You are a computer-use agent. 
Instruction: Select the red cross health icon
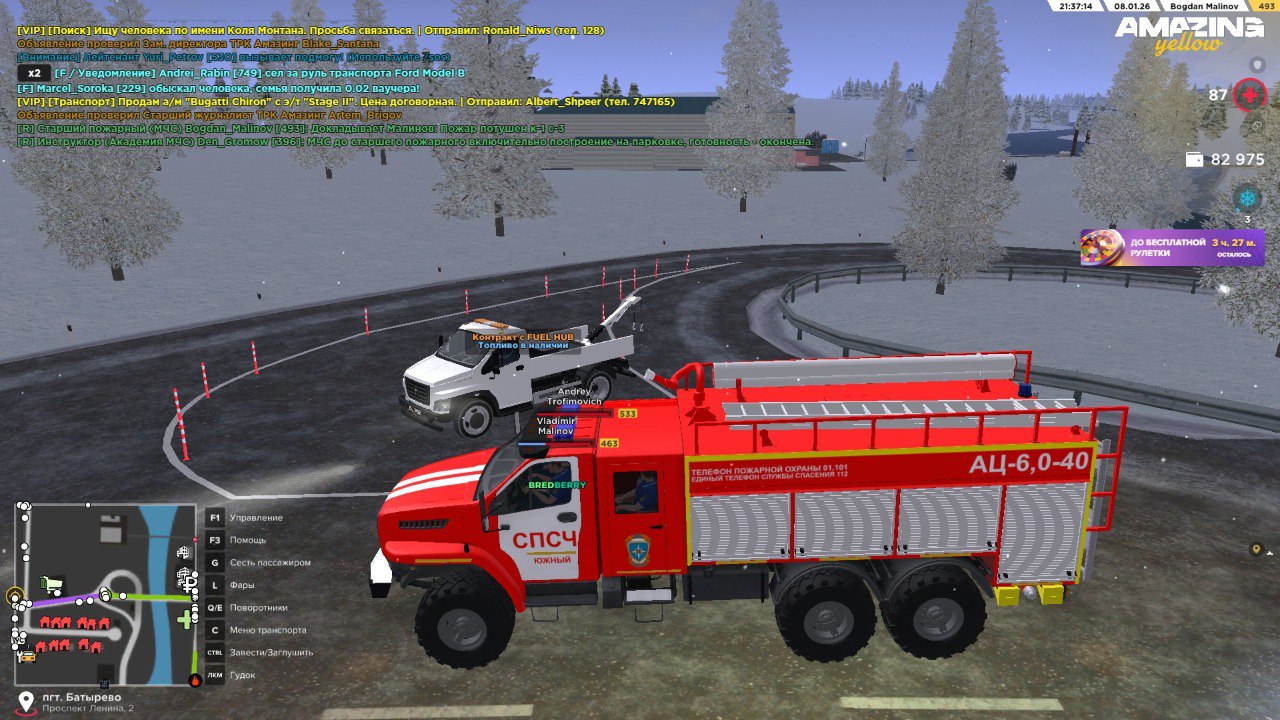pos(1249,96)
